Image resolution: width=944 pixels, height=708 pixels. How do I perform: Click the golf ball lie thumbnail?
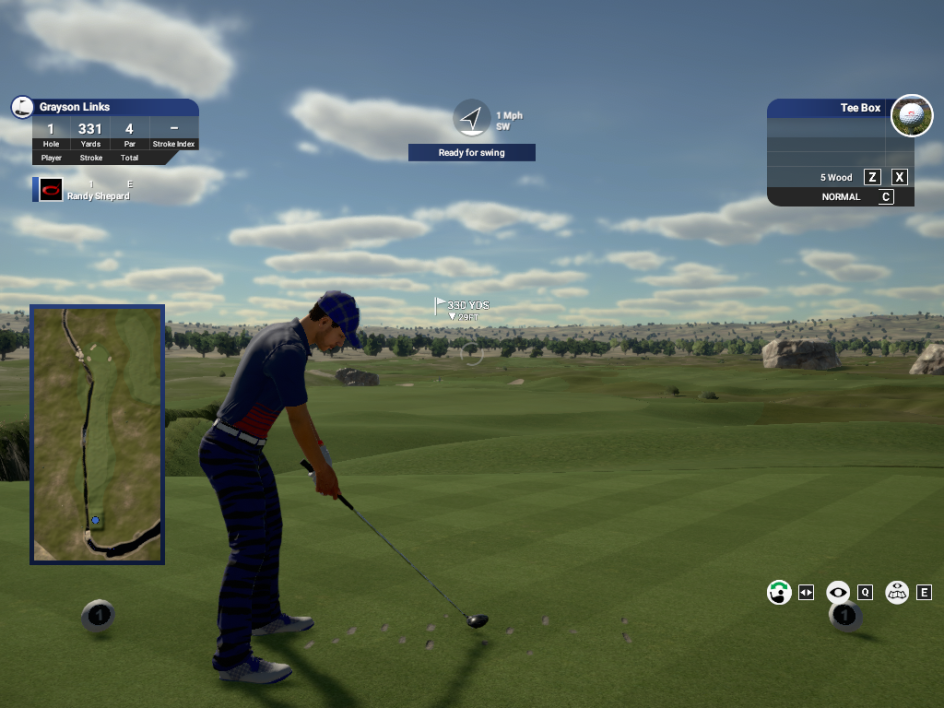pos(911,116)
